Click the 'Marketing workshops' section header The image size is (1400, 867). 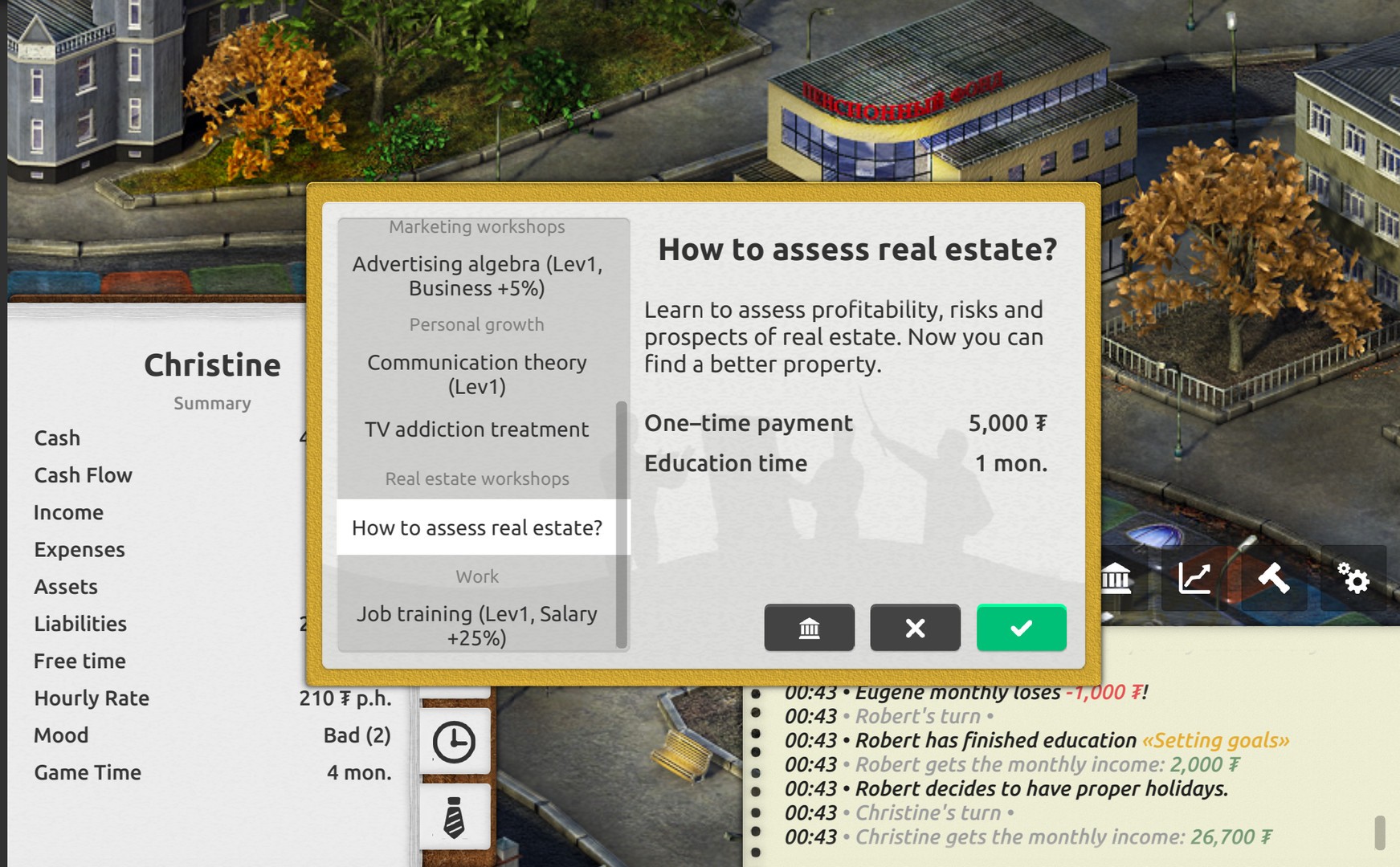click(477, 226)
